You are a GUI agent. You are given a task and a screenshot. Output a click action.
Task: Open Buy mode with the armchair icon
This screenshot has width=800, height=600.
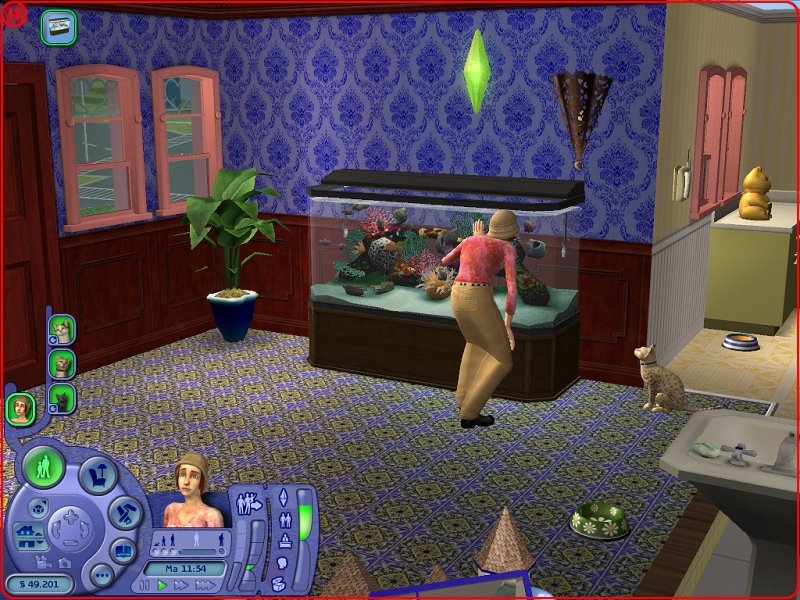coord(98,476)
